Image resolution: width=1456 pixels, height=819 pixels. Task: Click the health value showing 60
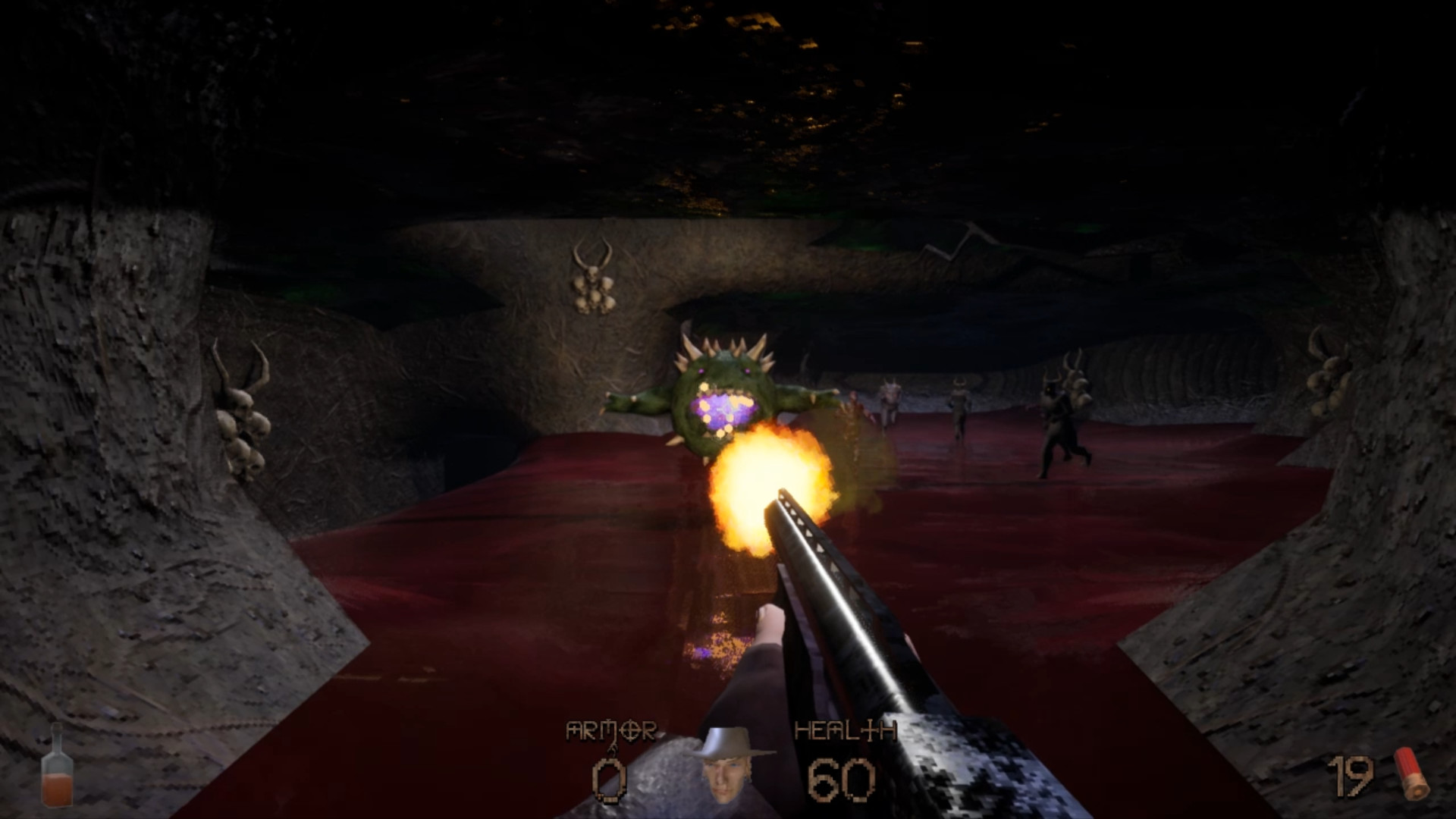tap(842, 781)
